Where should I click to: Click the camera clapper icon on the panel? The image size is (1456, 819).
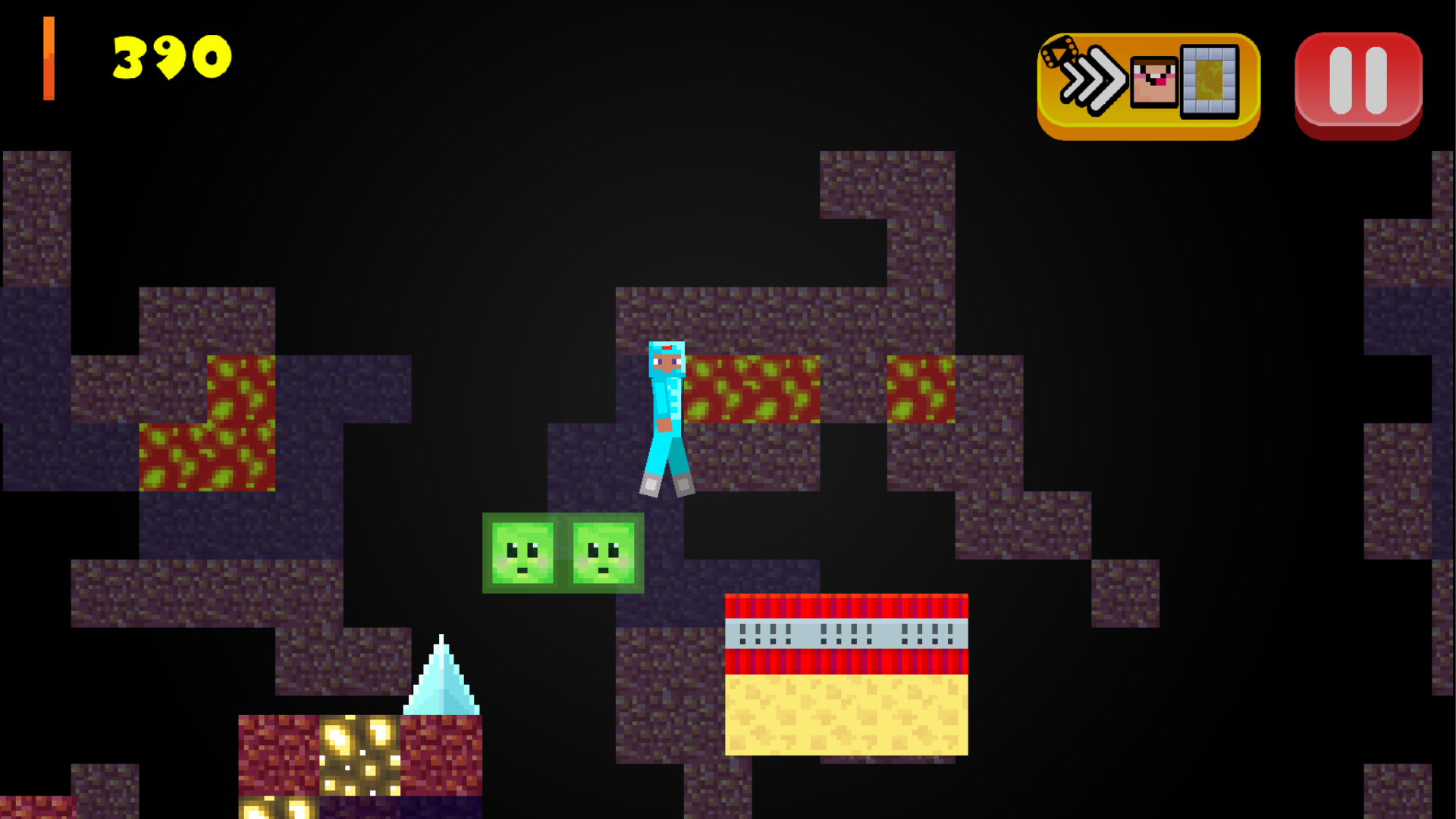[1061, 53]
